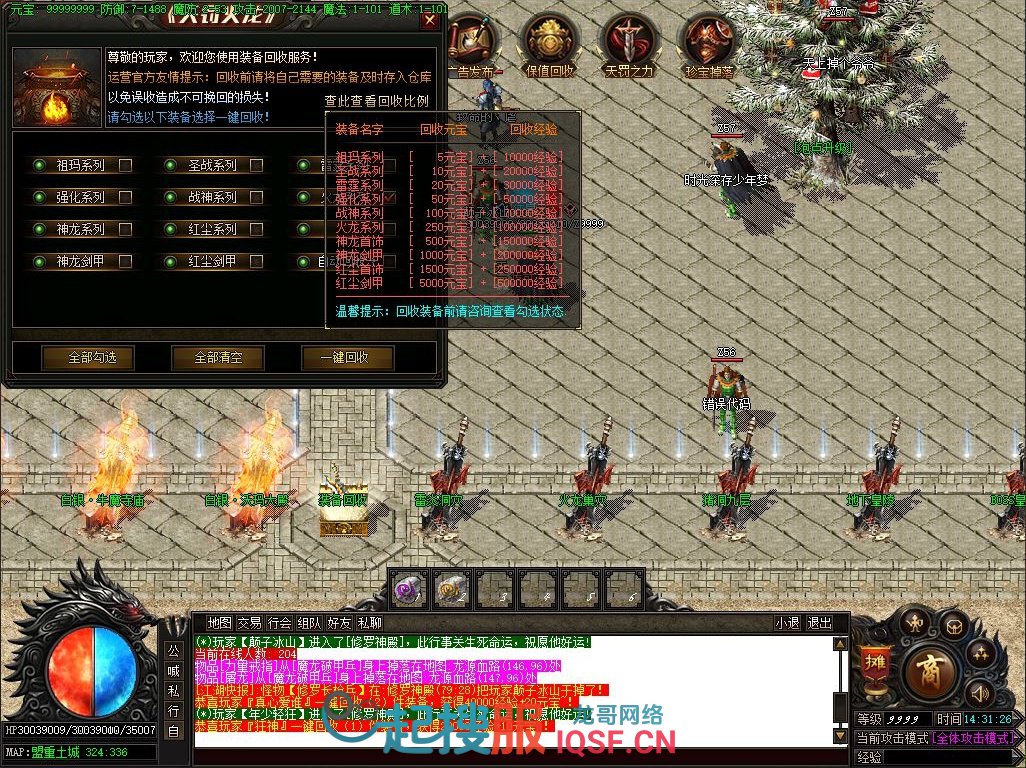Toggle the 战神系列 recycle option

[257, 198]
